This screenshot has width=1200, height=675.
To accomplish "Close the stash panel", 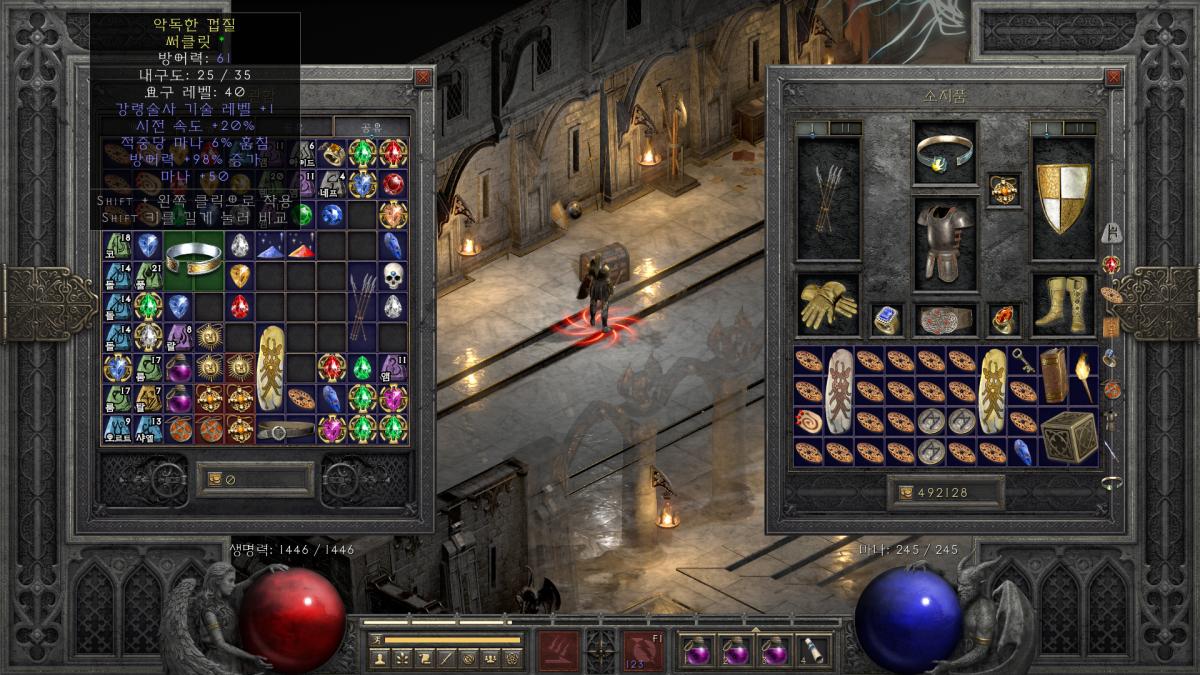I will click(x=423, y=77).
